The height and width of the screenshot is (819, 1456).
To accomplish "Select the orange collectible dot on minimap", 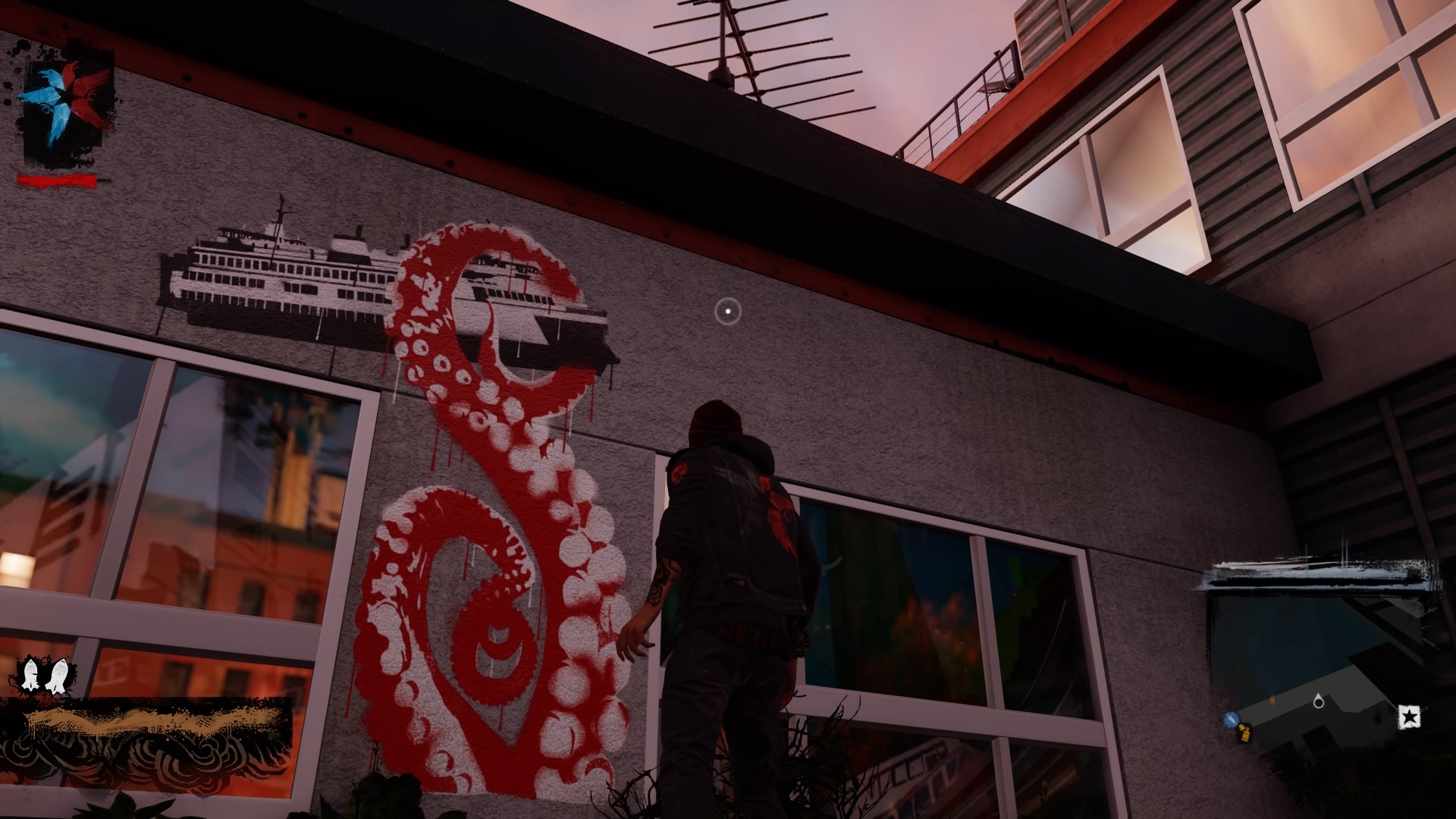I will [x=1272, y=699].
